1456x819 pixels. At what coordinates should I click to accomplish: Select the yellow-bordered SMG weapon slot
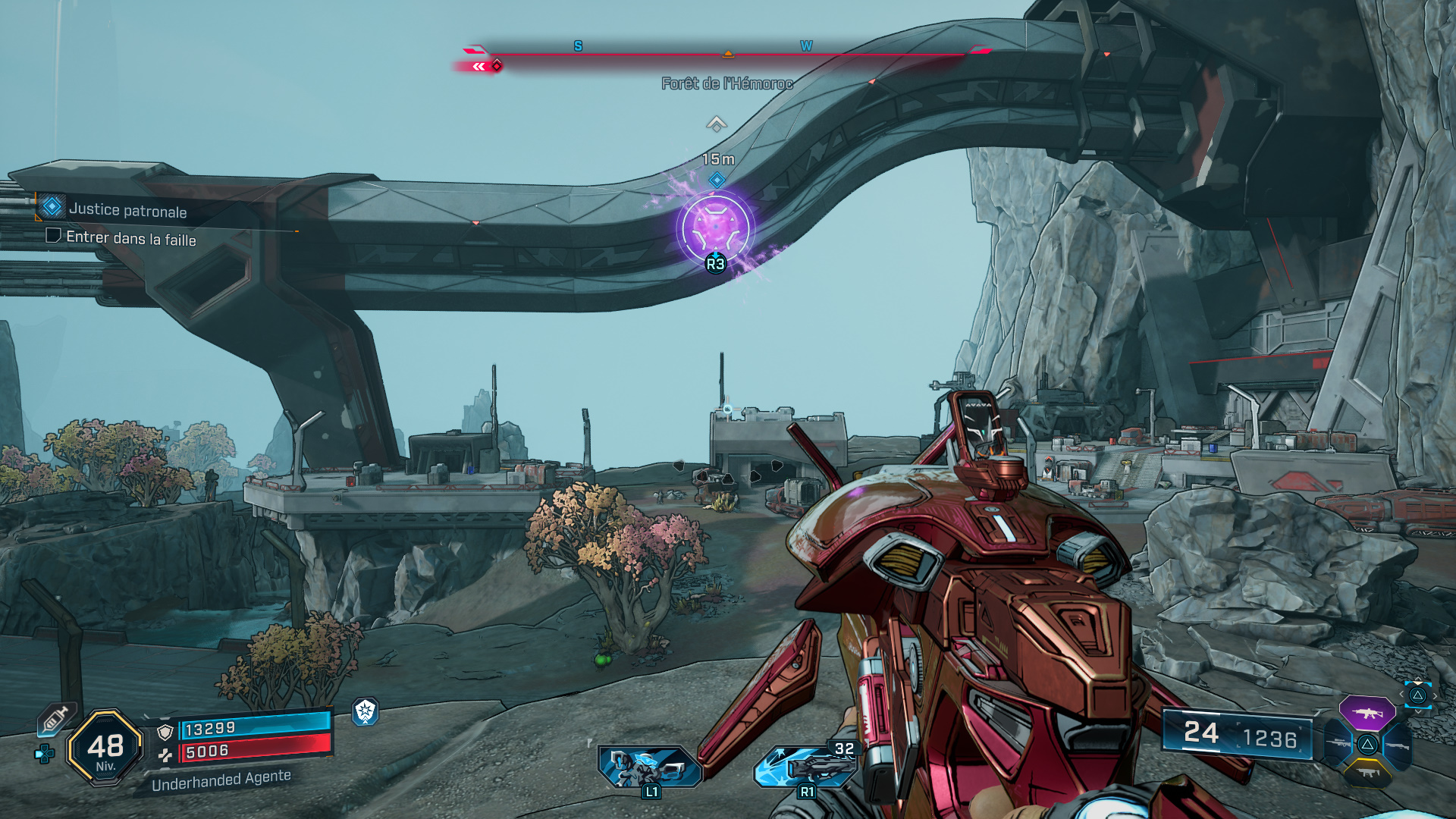(1367, 773)
